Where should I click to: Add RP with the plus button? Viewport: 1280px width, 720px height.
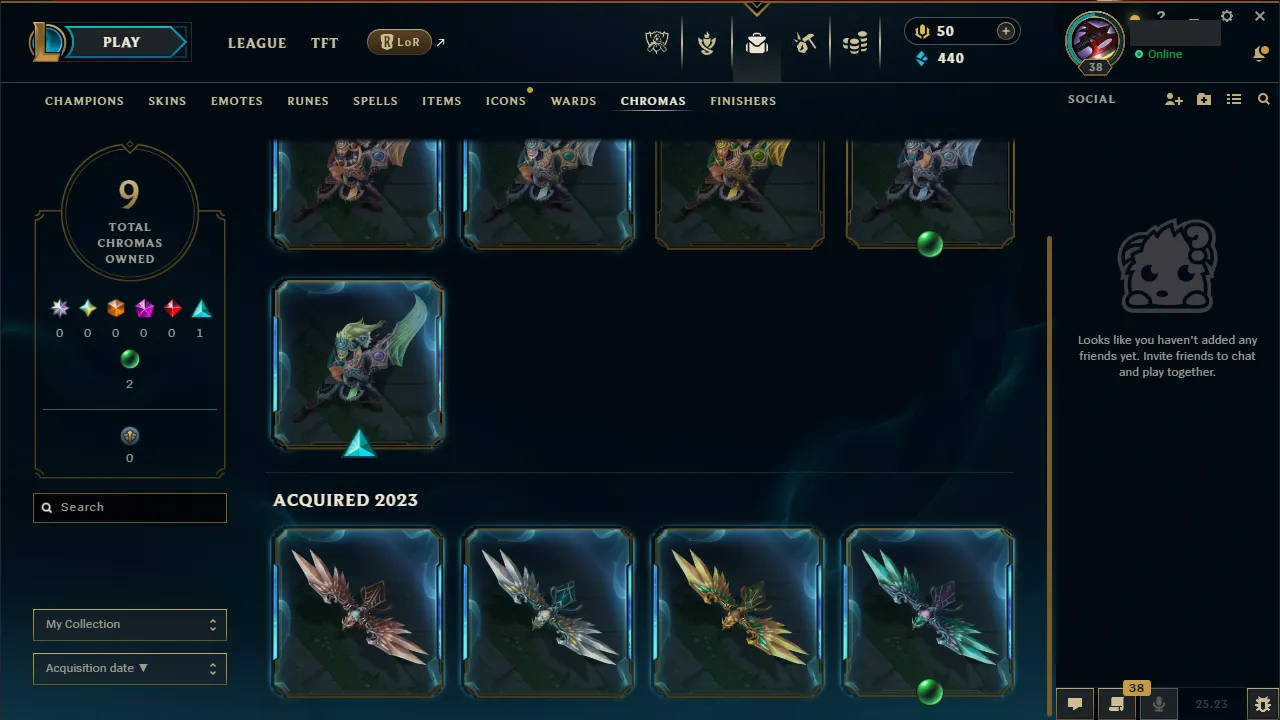click(1005, 31)
